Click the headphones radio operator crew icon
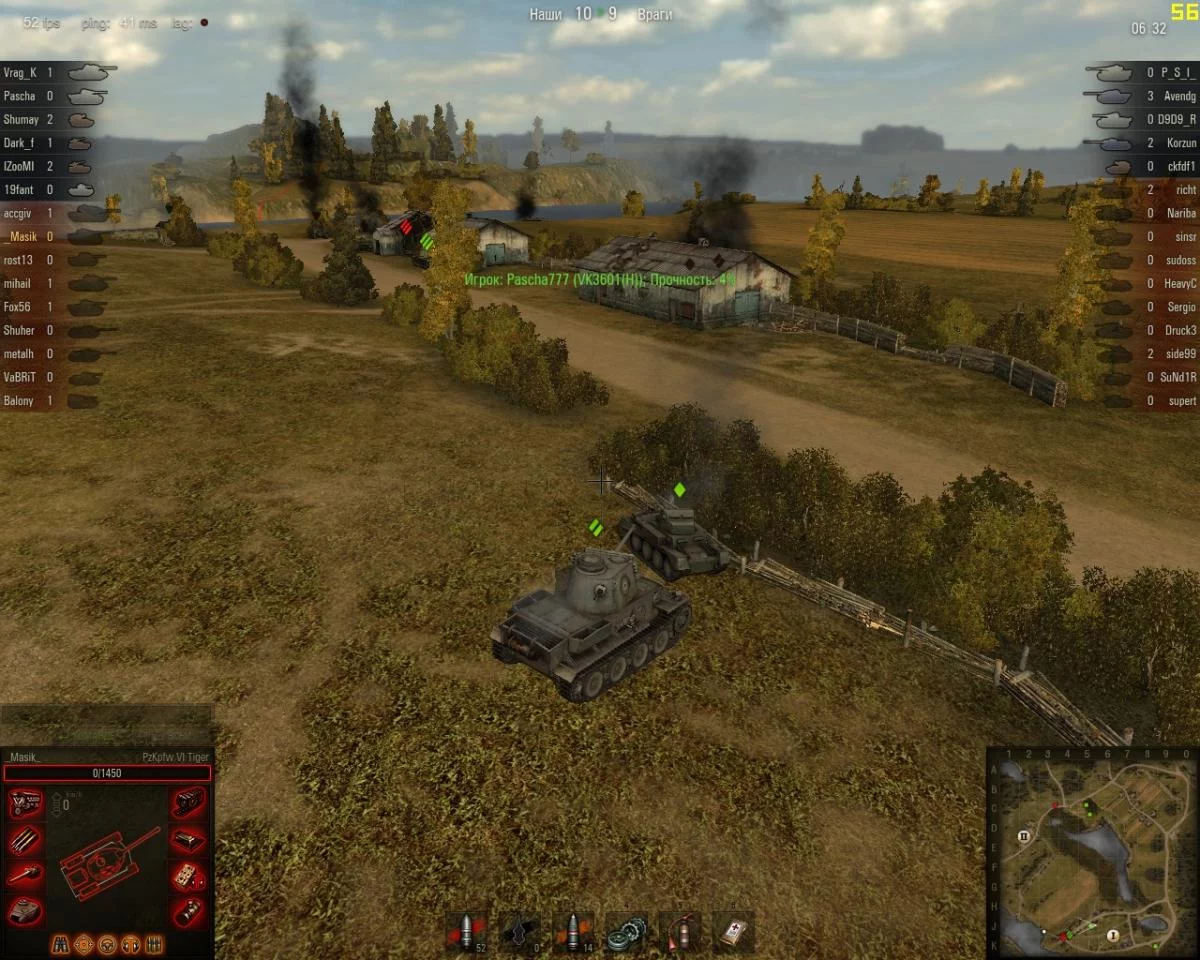The width and height of the screenshot is (1200, 960). coord(130,944)
